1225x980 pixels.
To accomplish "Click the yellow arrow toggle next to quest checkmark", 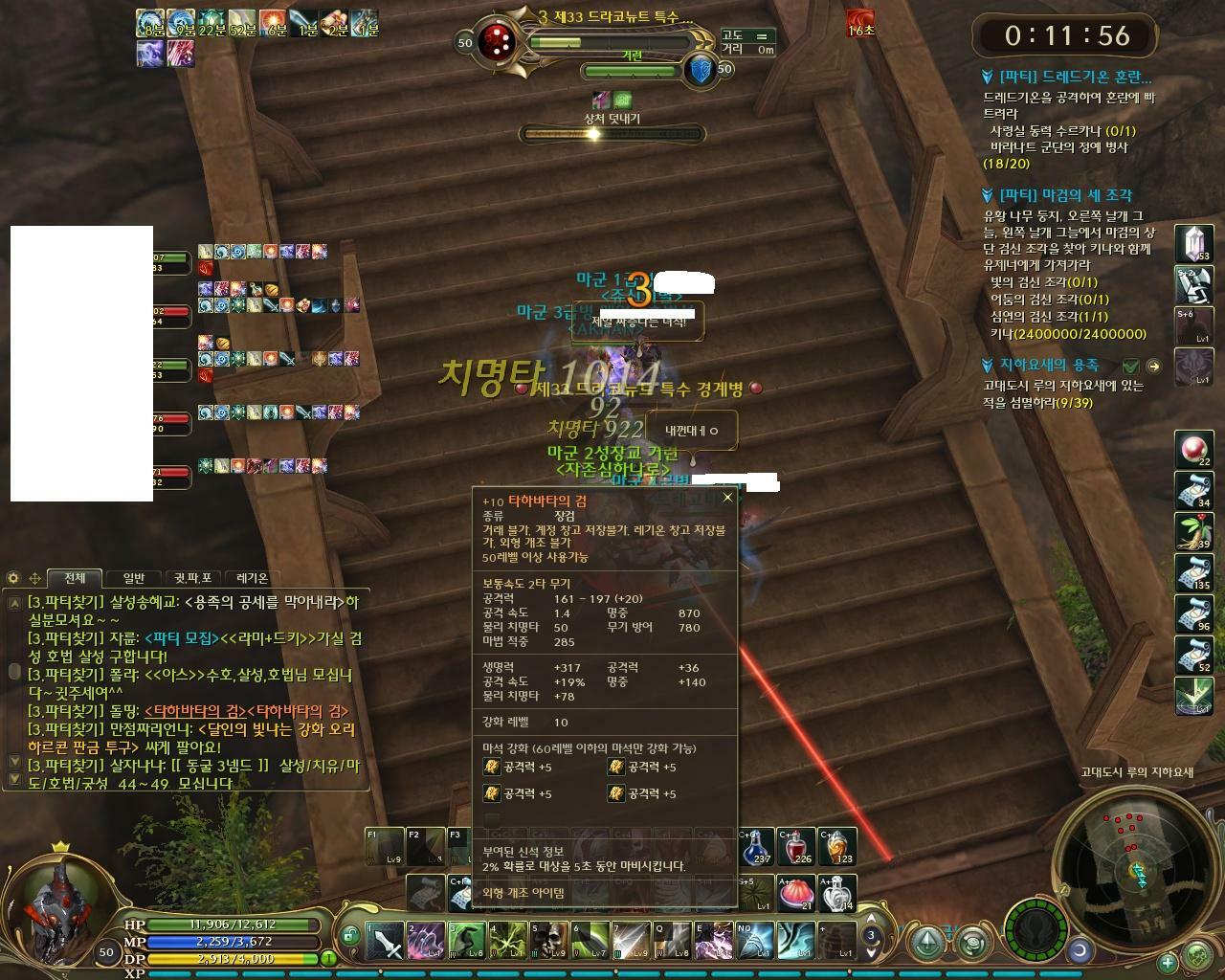I will (x=1153, y=365).
